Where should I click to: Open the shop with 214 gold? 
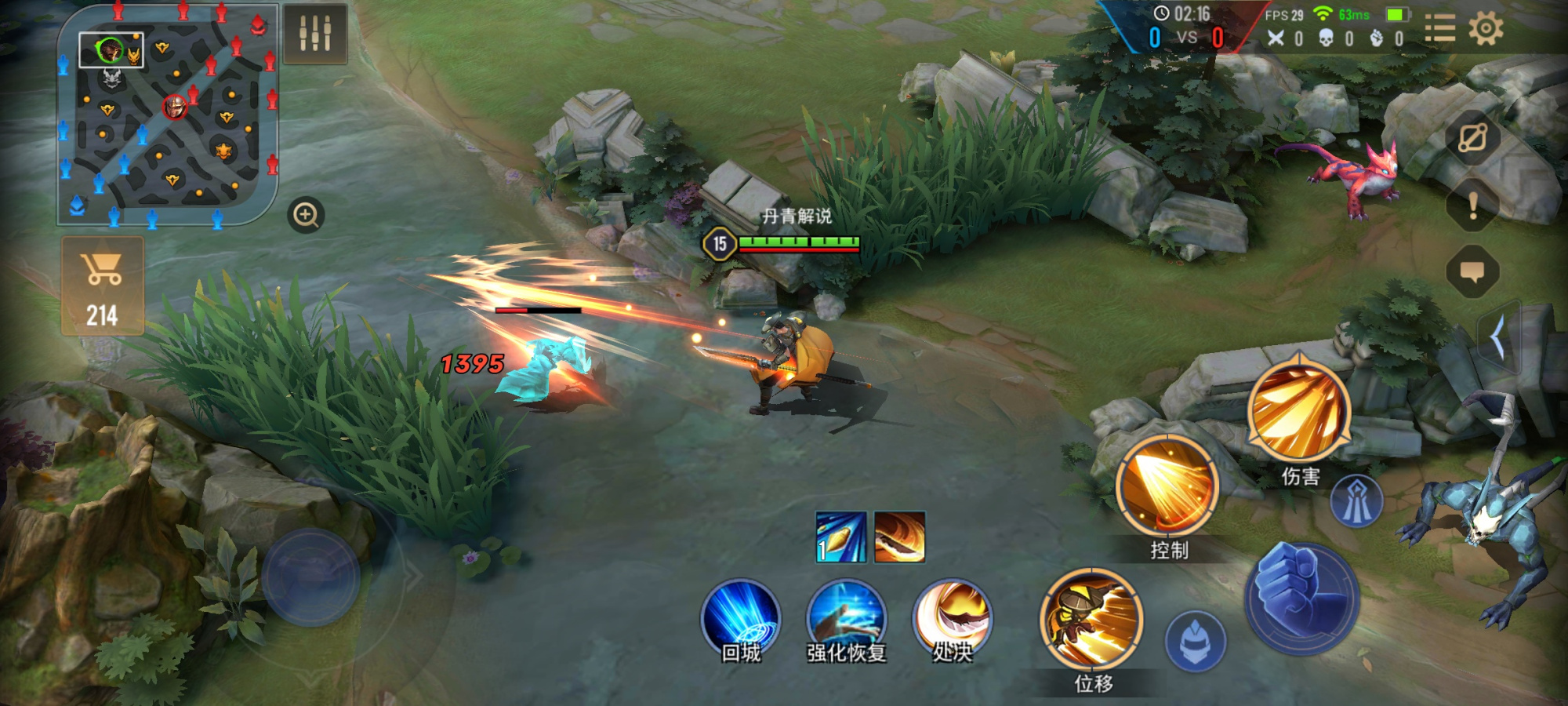pyautogui.click(x=103, y=286)
